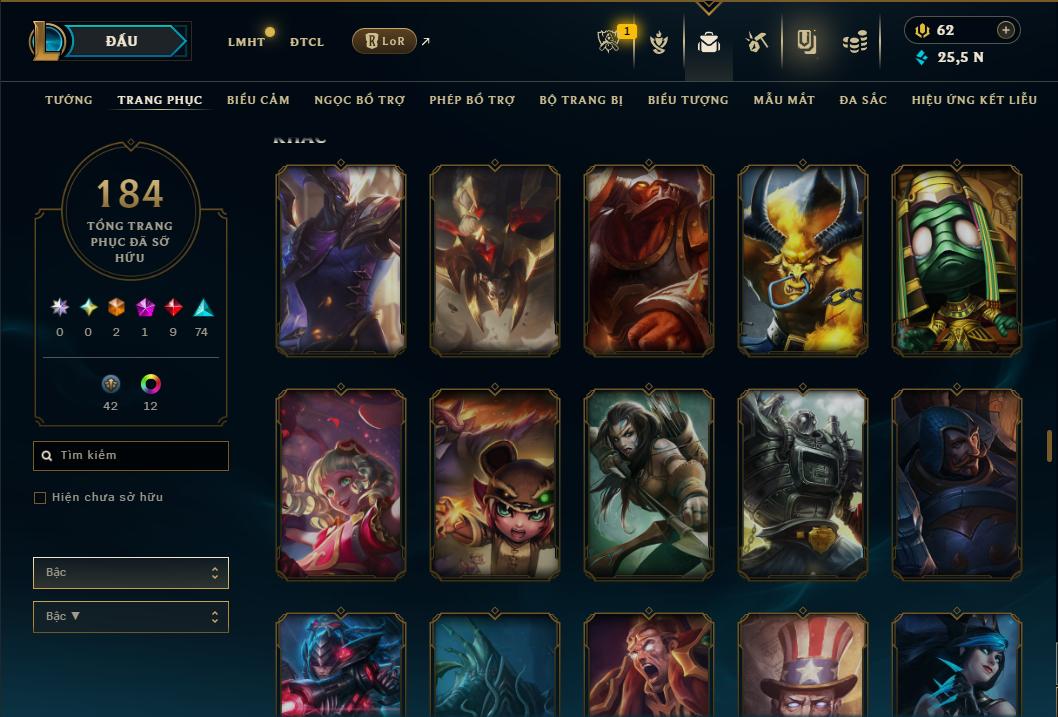Open the BỘ TRANG BỊ tab
Screen dimensions: 1058x717
tap(581, 100)
